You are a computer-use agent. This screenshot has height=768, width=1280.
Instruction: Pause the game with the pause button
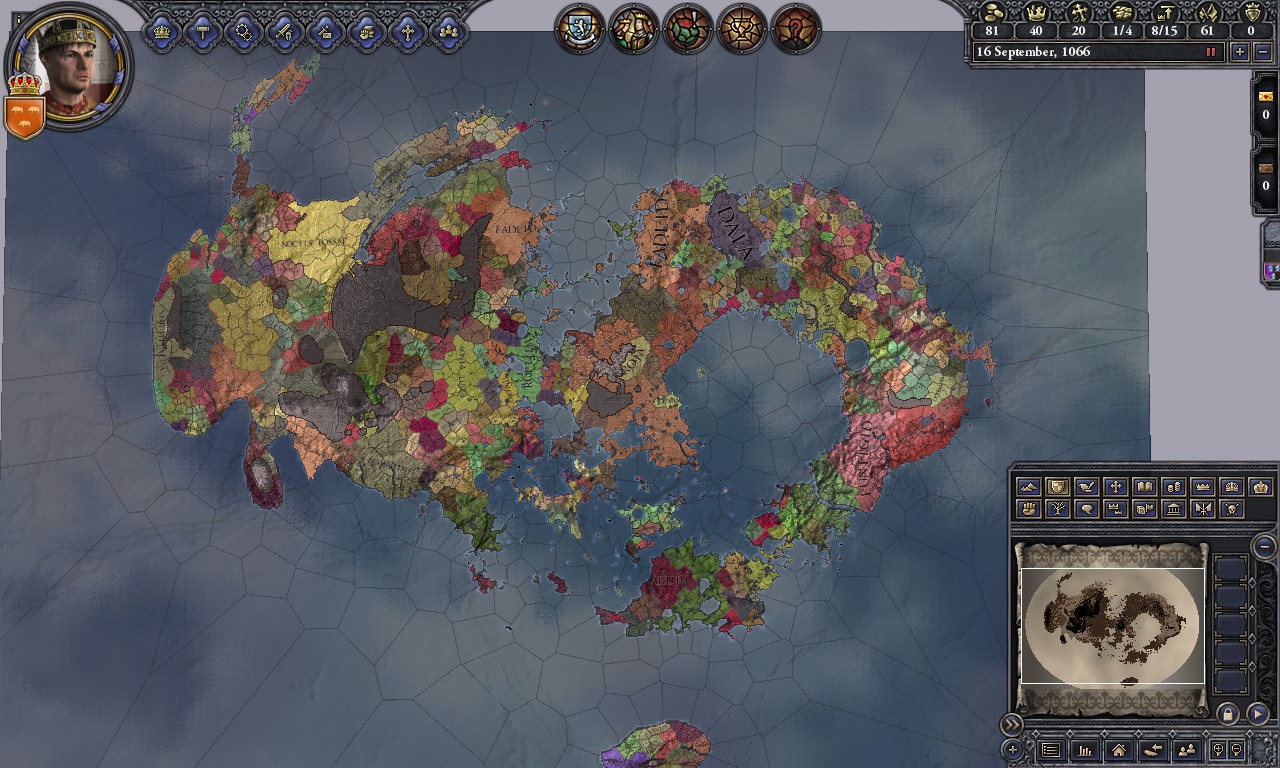pos(1211,51)
